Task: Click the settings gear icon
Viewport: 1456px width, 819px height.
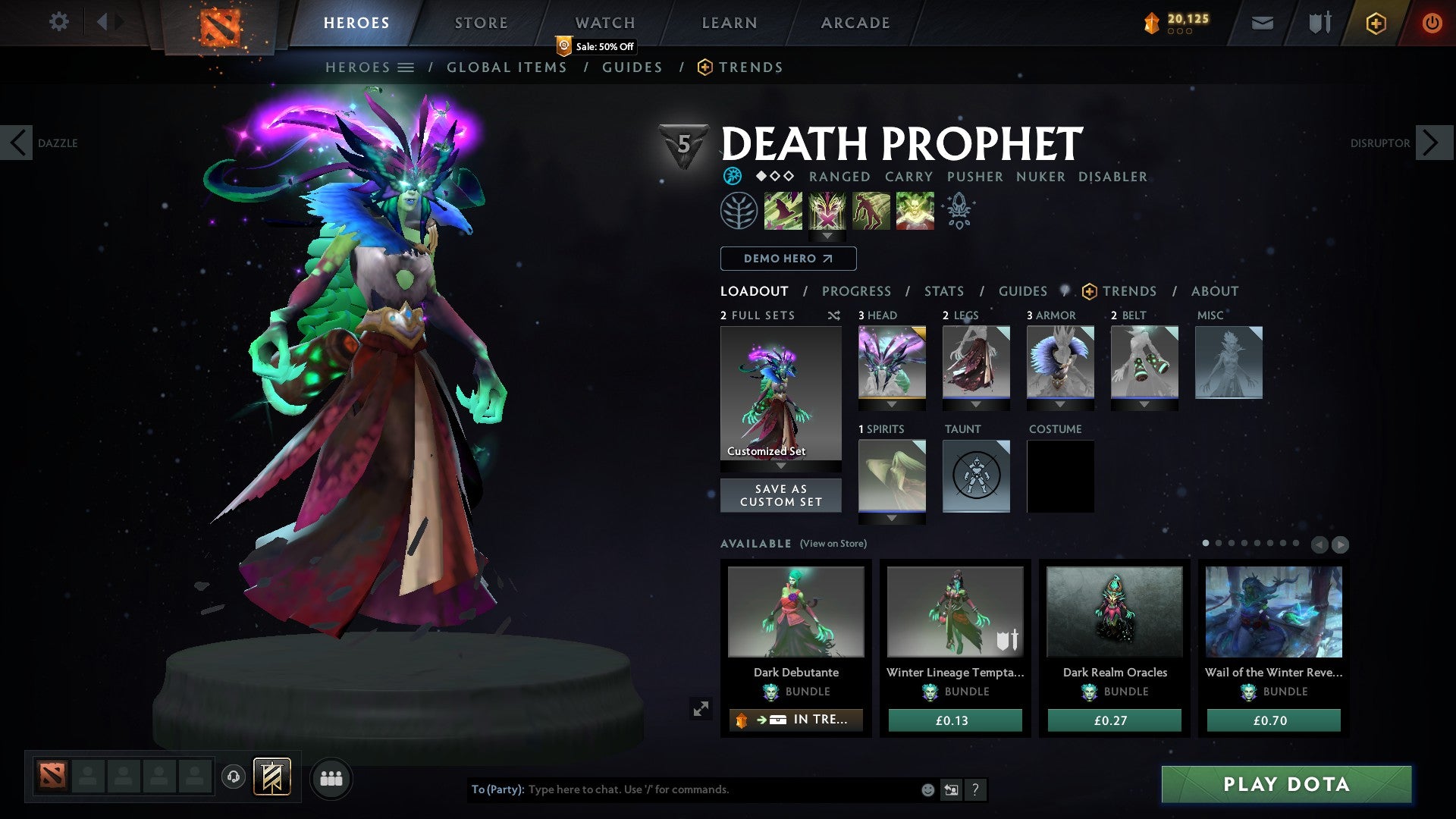Action: click(x=59, y=22)
